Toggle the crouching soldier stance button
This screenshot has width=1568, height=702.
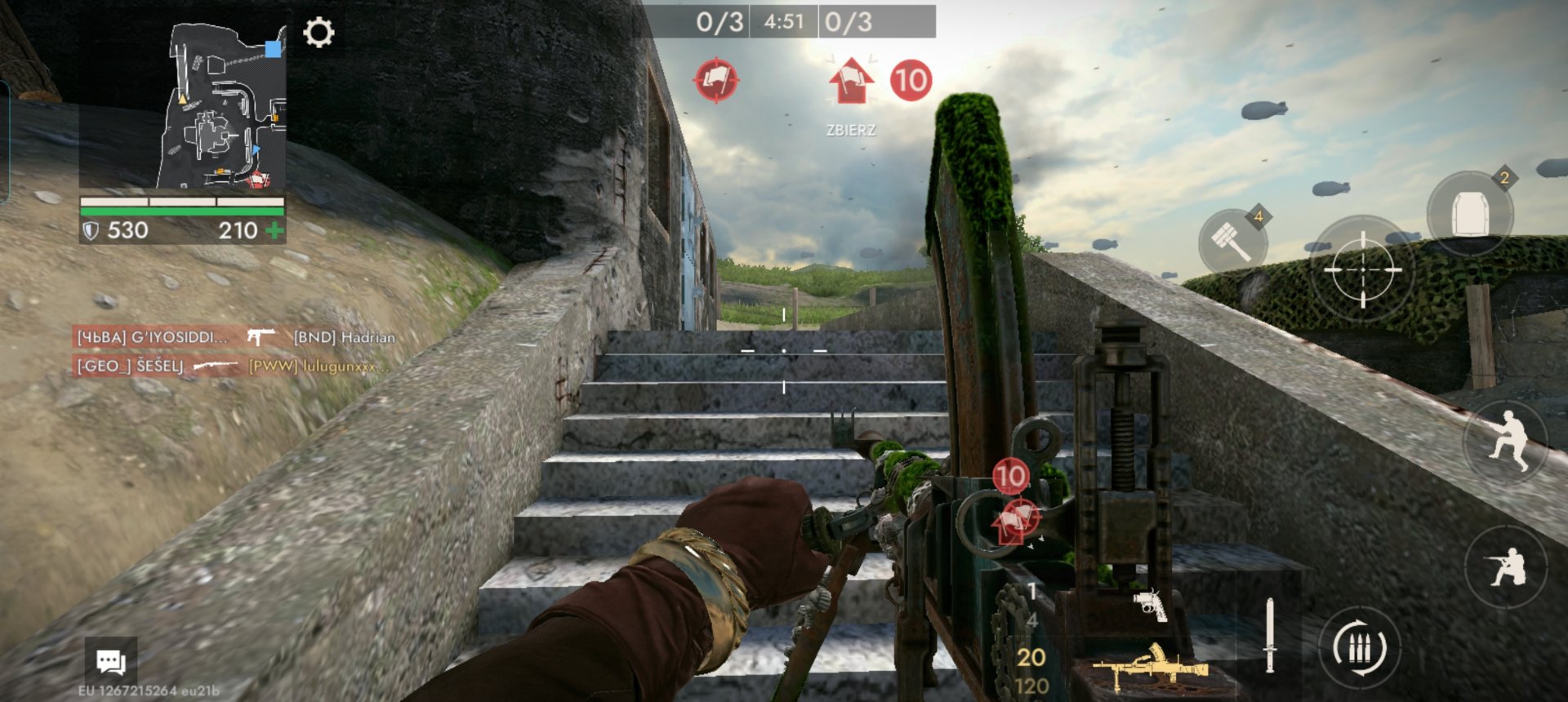pos(1507,566)
